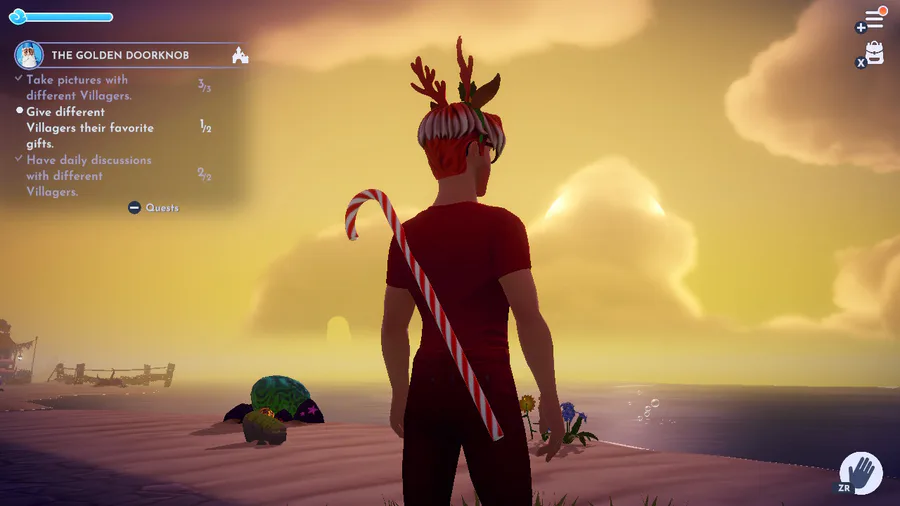
Task: Click the quest giver portrait icon
Action: 29,55
